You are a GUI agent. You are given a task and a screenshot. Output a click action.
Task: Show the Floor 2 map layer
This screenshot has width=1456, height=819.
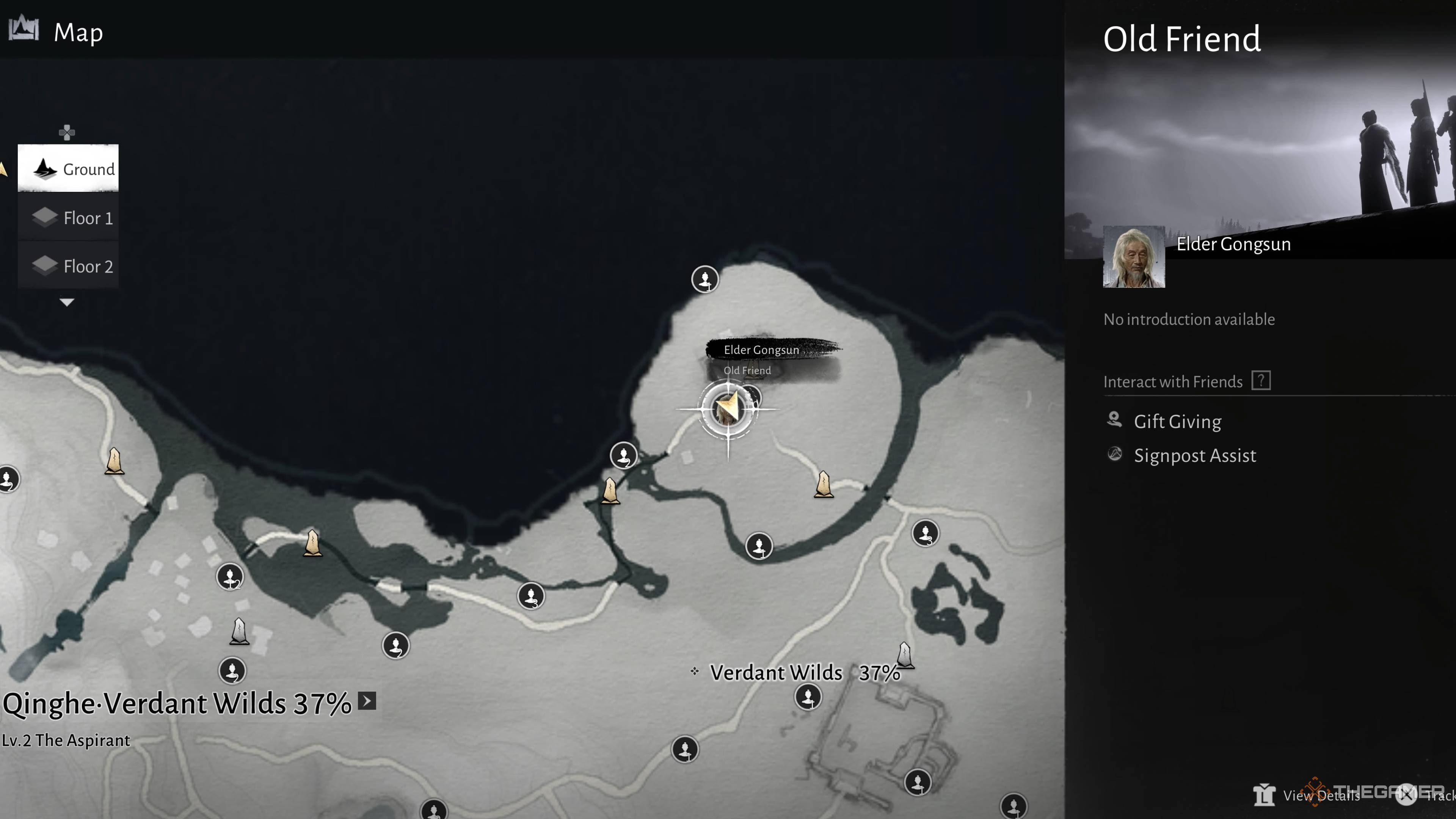coord(68,266)
